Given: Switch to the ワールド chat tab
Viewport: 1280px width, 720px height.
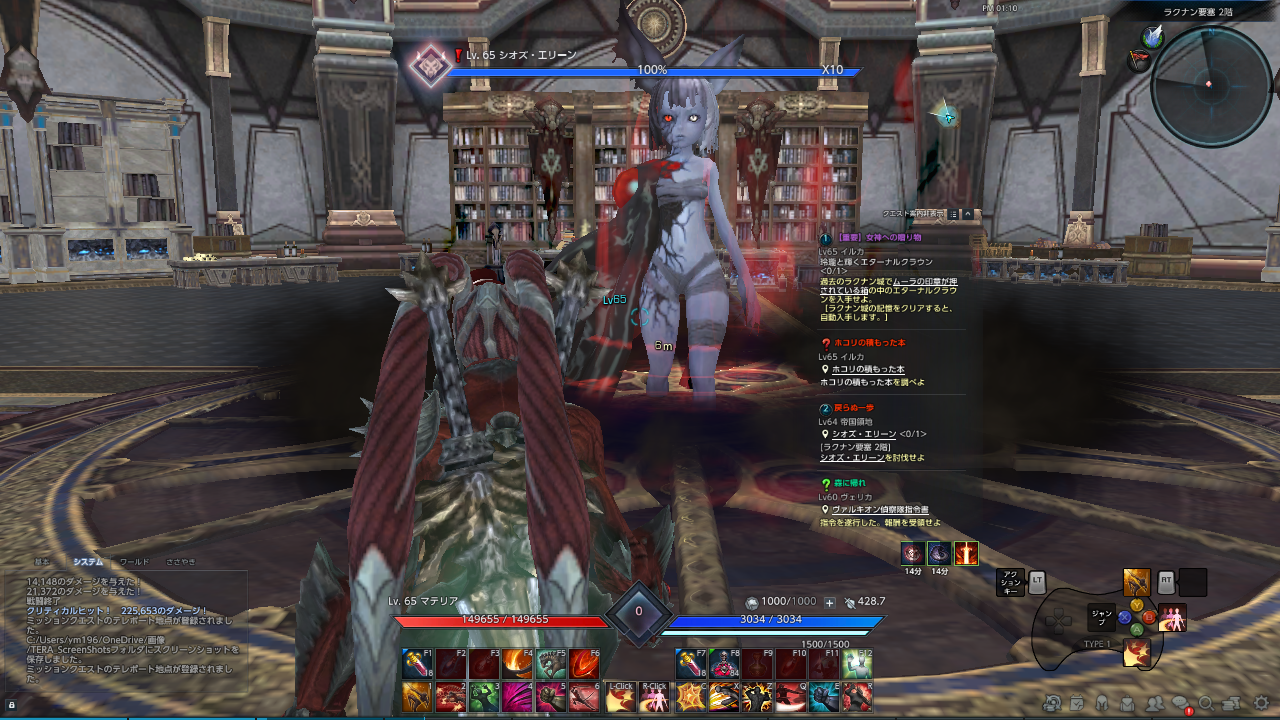Looking at the screenshot, I should [x=134, y=562].
